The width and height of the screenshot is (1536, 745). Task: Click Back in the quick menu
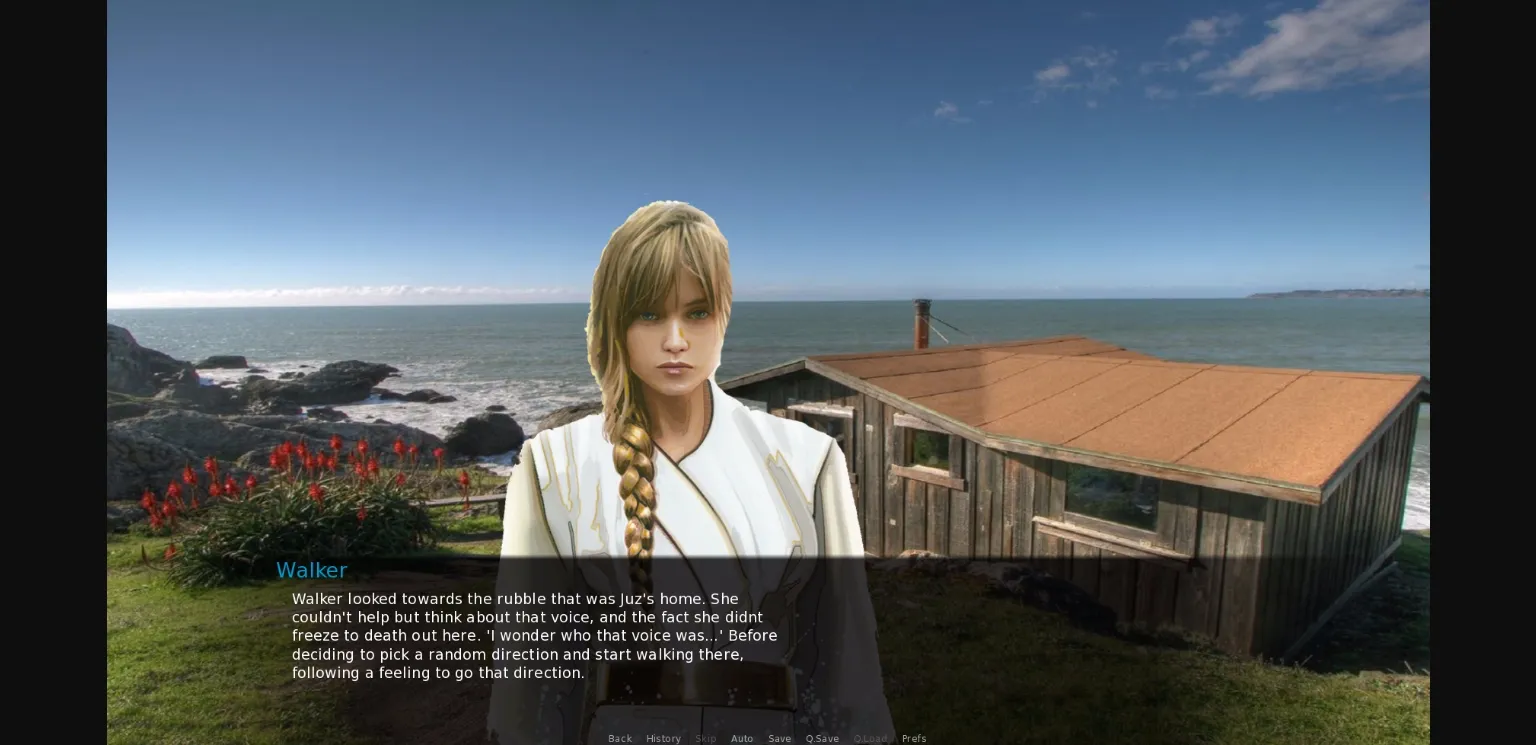pos(620,738)
